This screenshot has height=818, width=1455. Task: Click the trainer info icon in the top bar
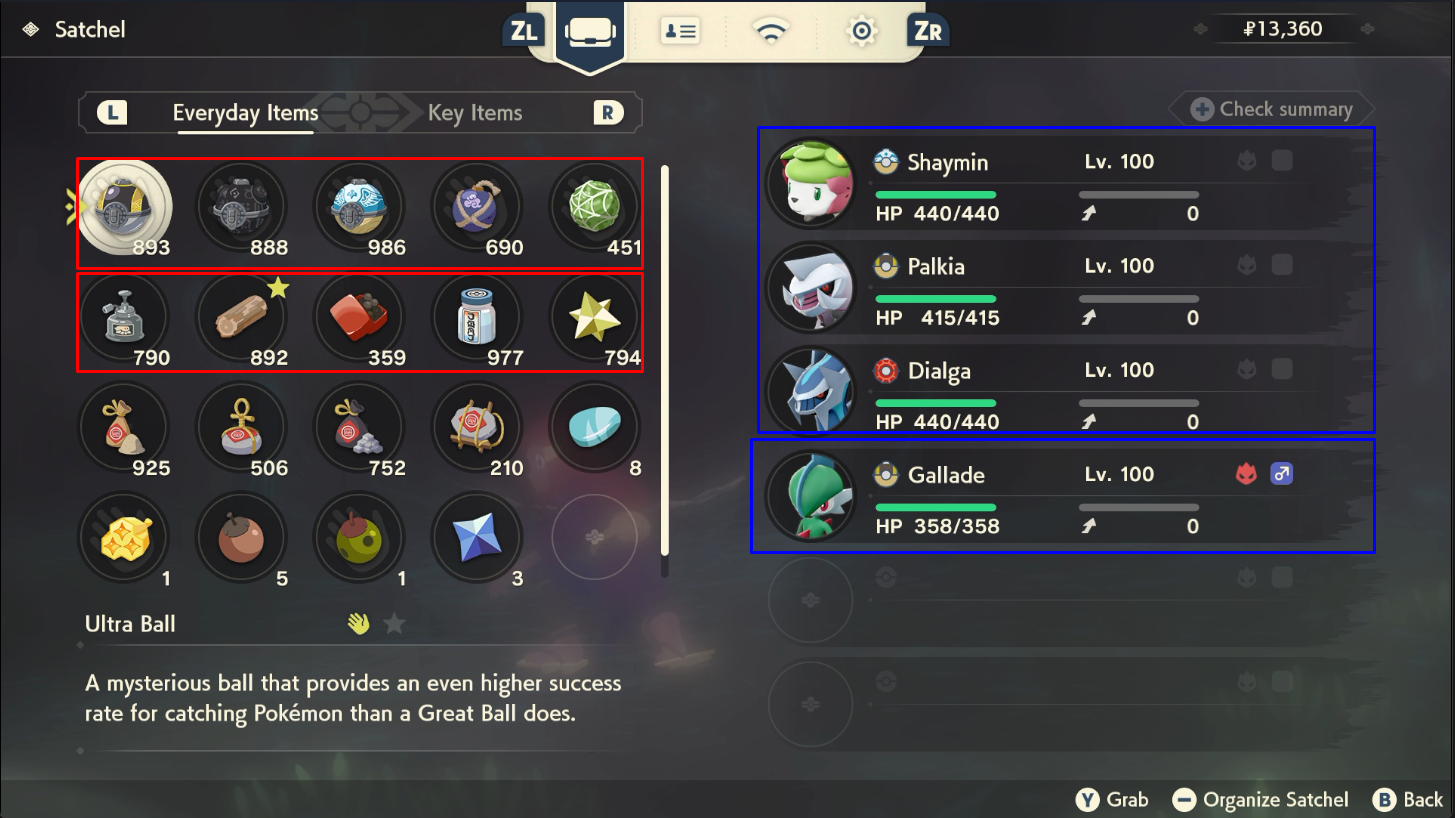pyautogui.click(x=680, y=30)
